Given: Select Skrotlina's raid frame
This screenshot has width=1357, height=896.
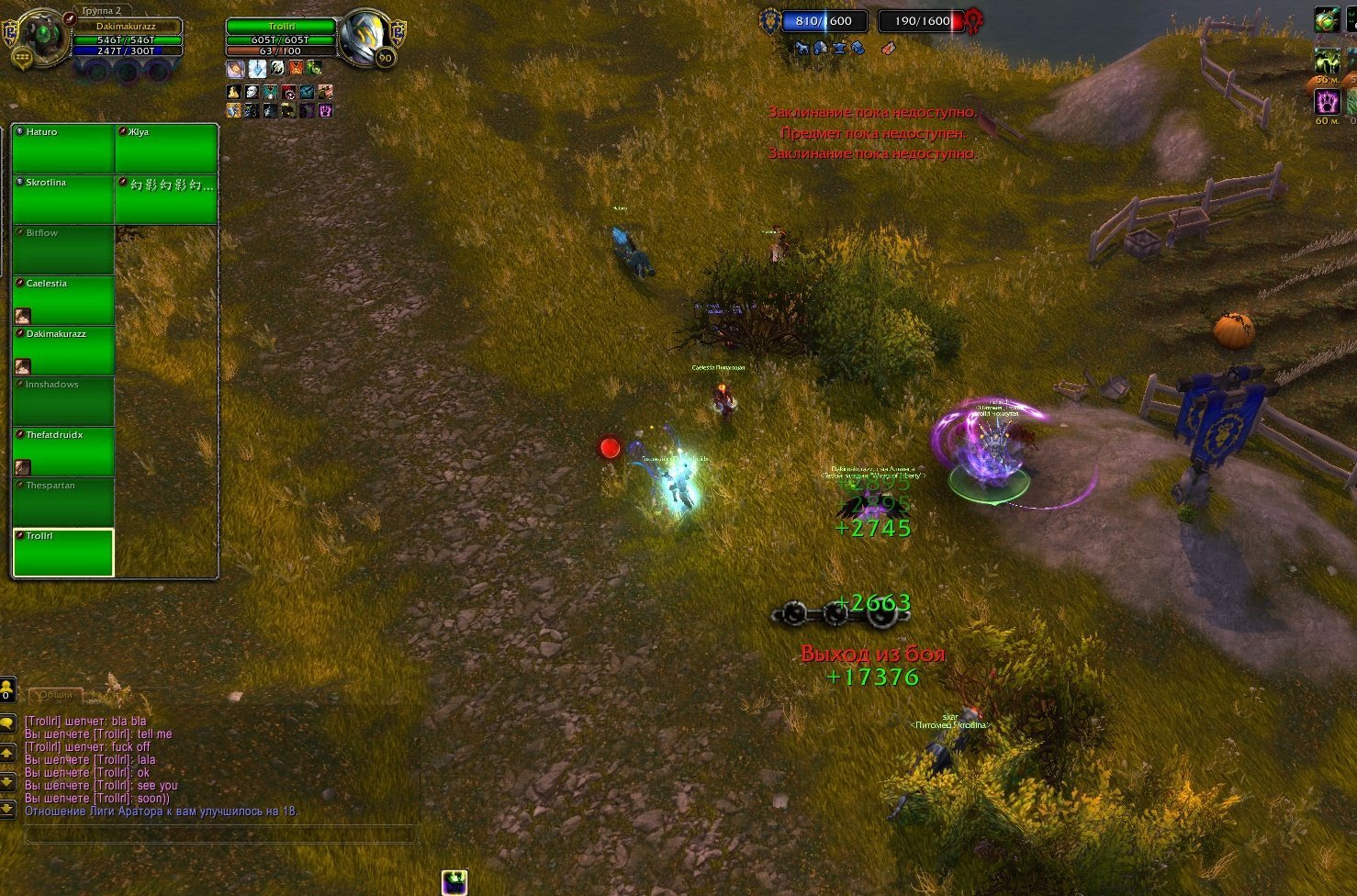Looking at the screenshot, I should 63,199.
